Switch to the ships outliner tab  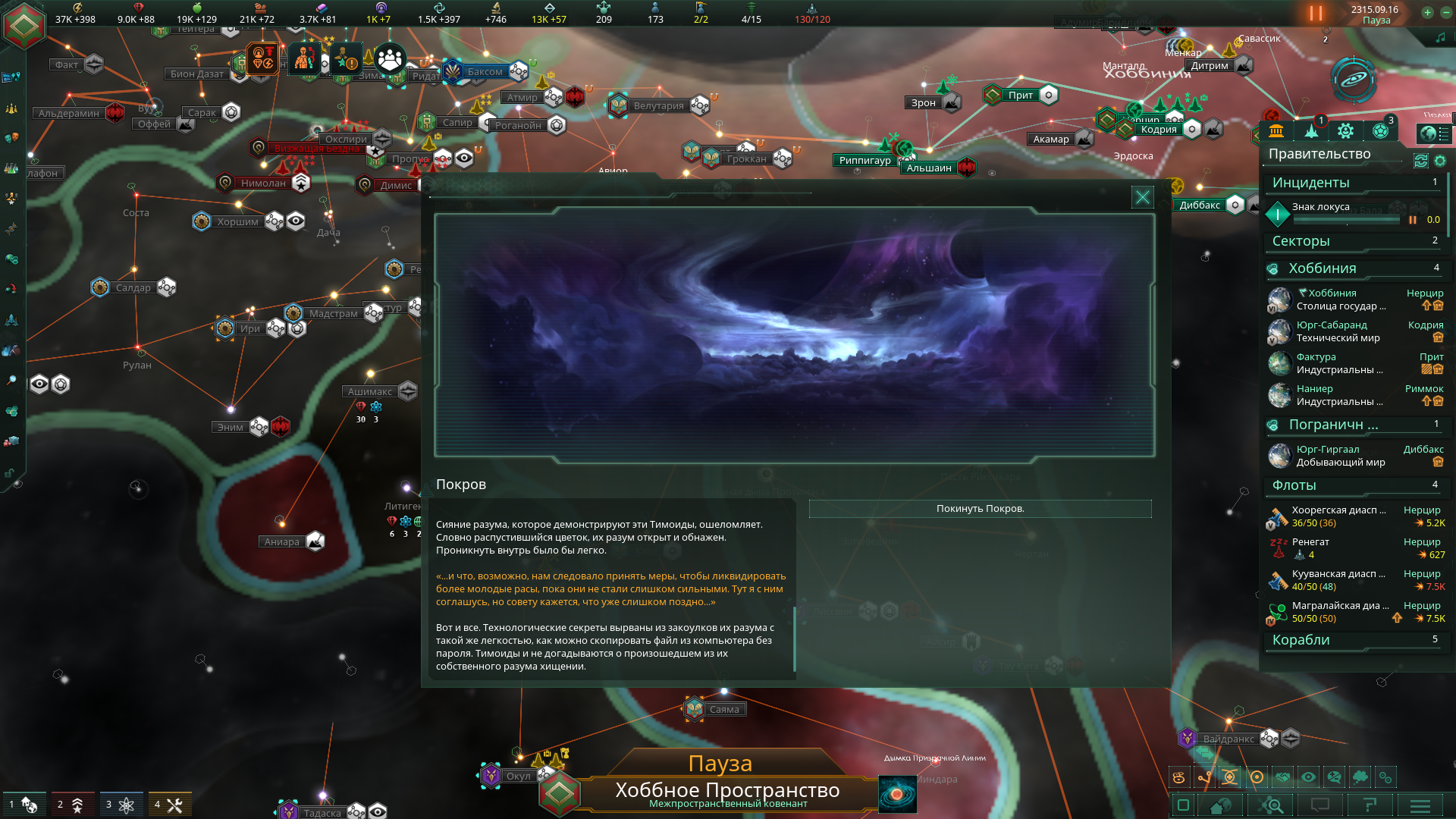click(1311, 131)
